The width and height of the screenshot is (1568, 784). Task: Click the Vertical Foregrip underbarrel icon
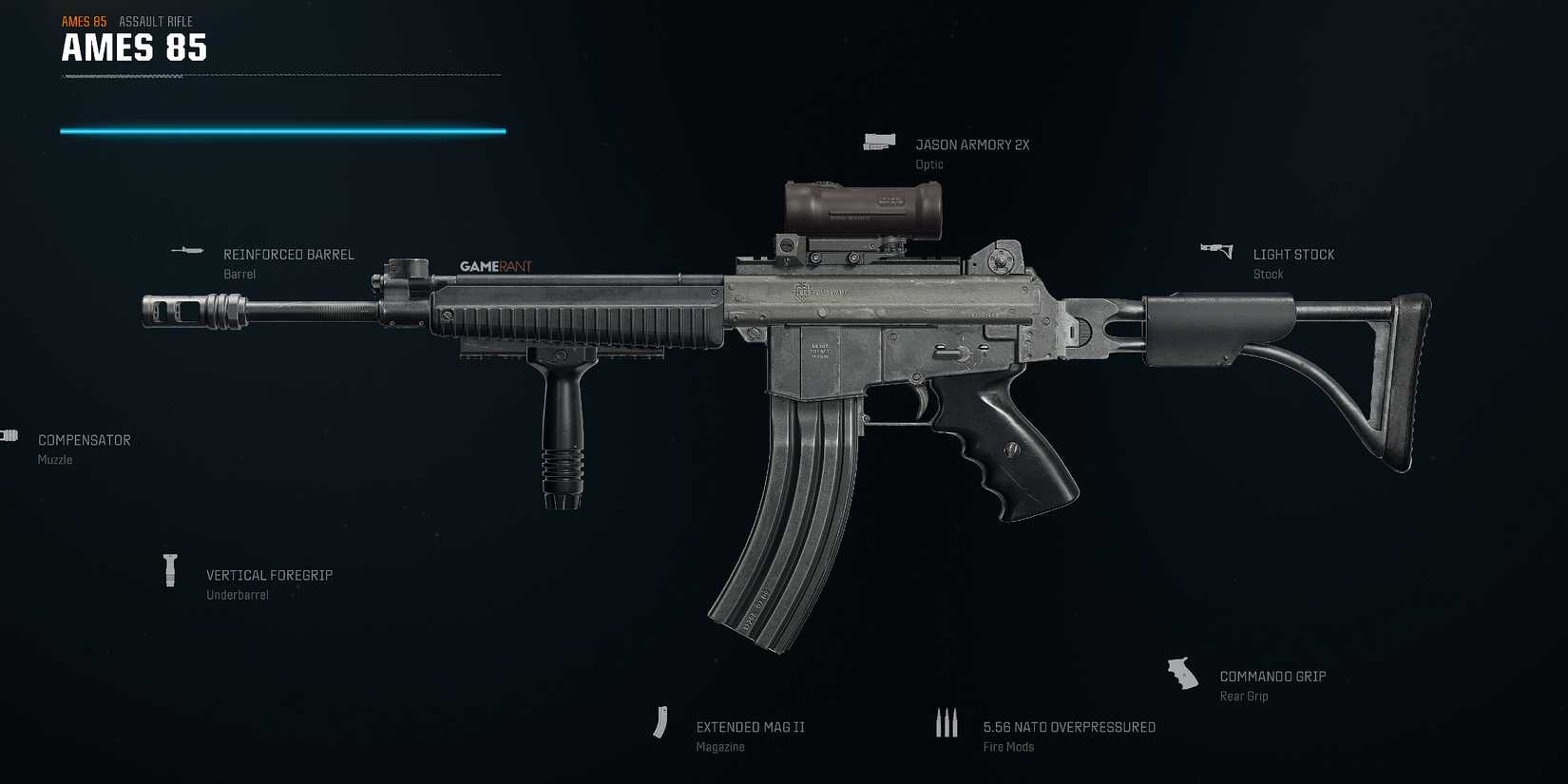pos(170,570)
